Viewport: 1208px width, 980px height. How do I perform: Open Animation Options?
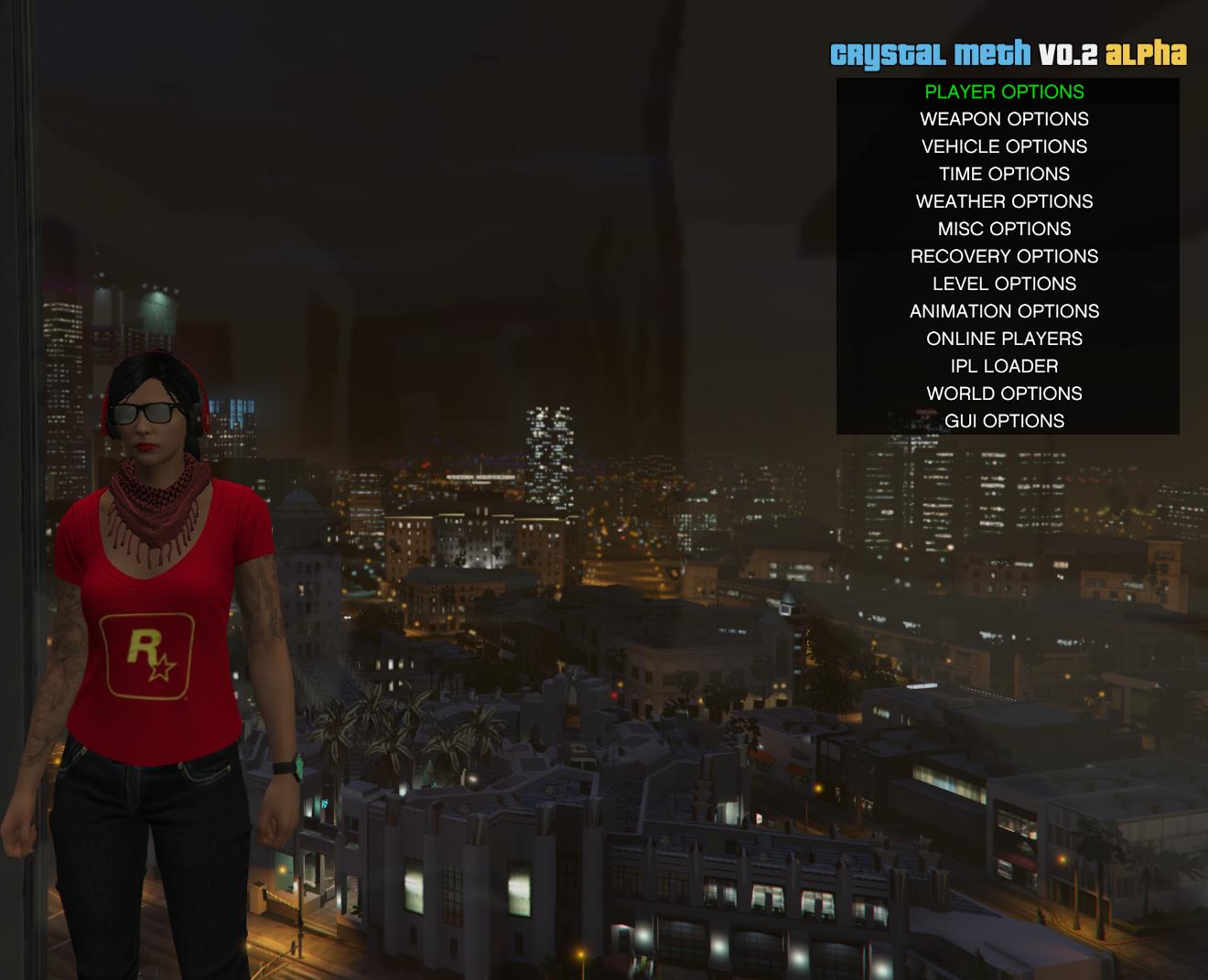pyautogui.click(x=1004, y=311)
